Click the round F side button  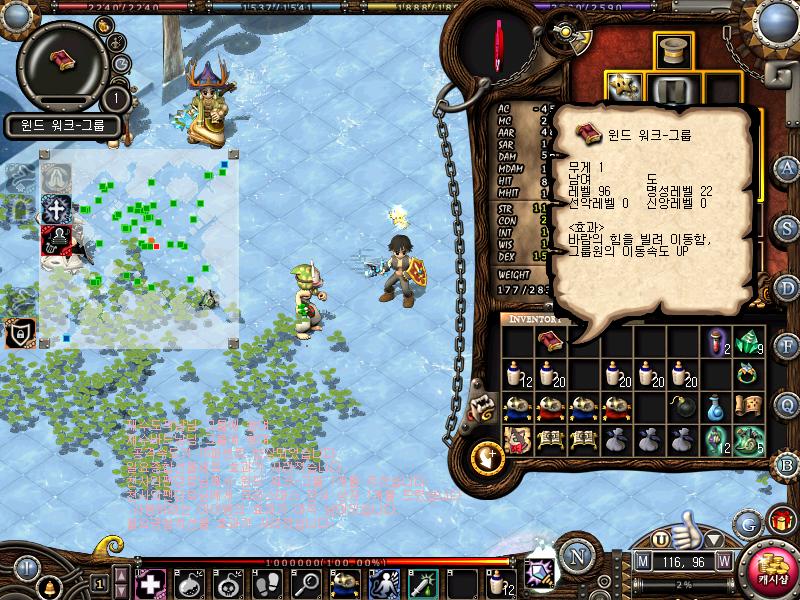[x=788, y=346]
